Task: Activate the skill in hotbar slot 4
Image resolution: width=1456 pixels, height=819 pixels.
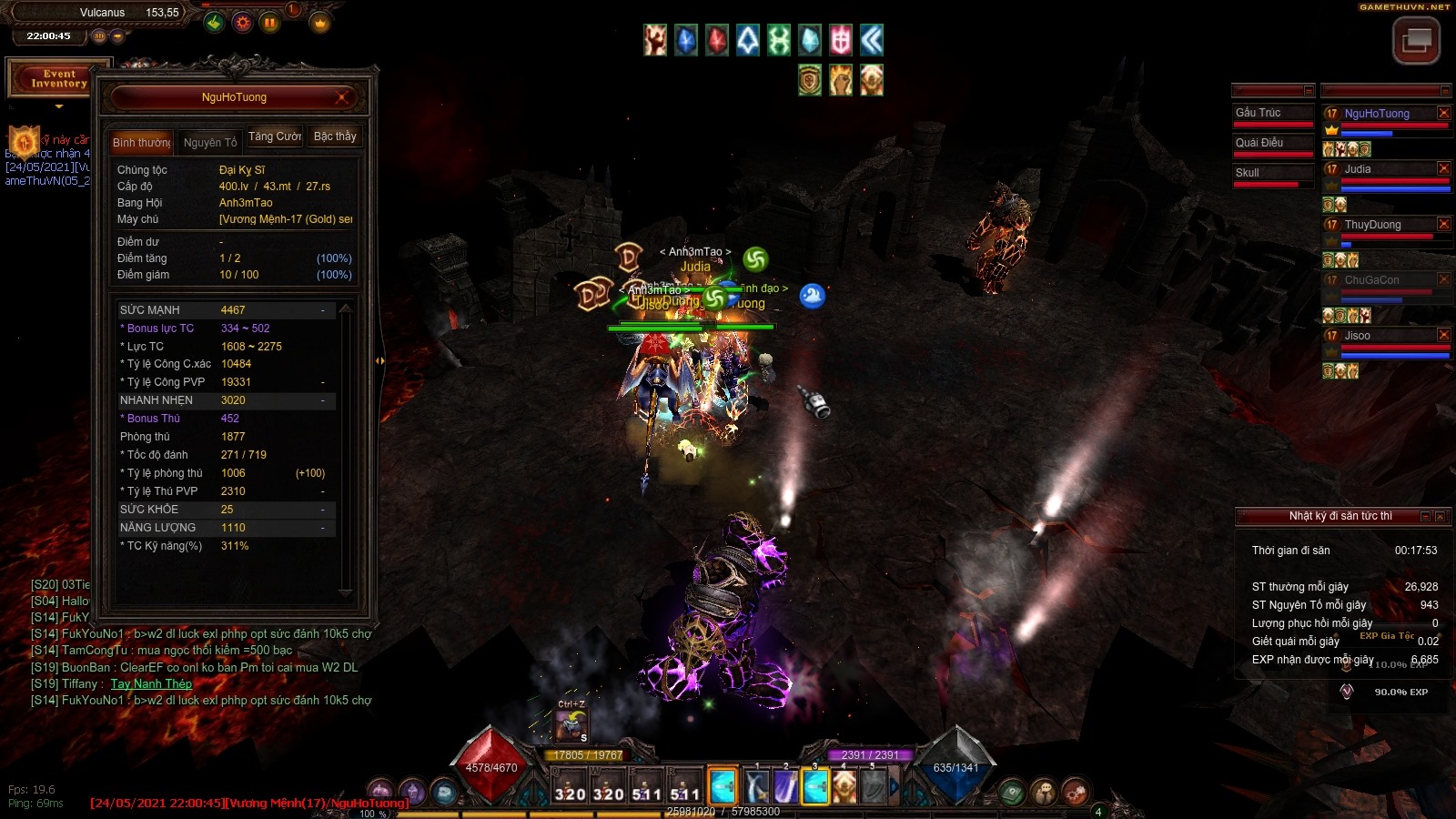Action: (844, 787)
